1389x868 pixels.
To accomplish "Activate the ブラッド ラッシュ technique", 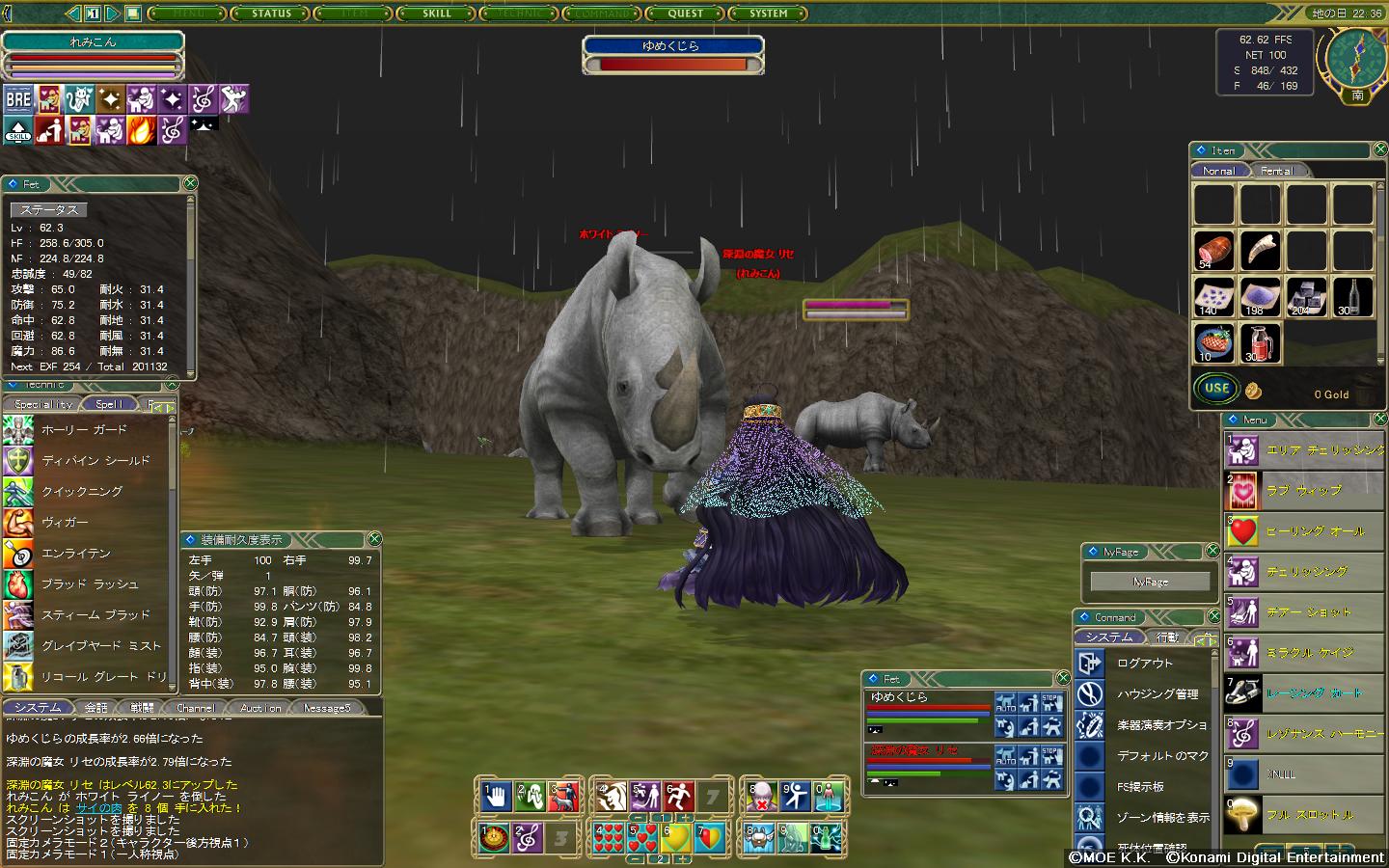I will tap(90, 584).
